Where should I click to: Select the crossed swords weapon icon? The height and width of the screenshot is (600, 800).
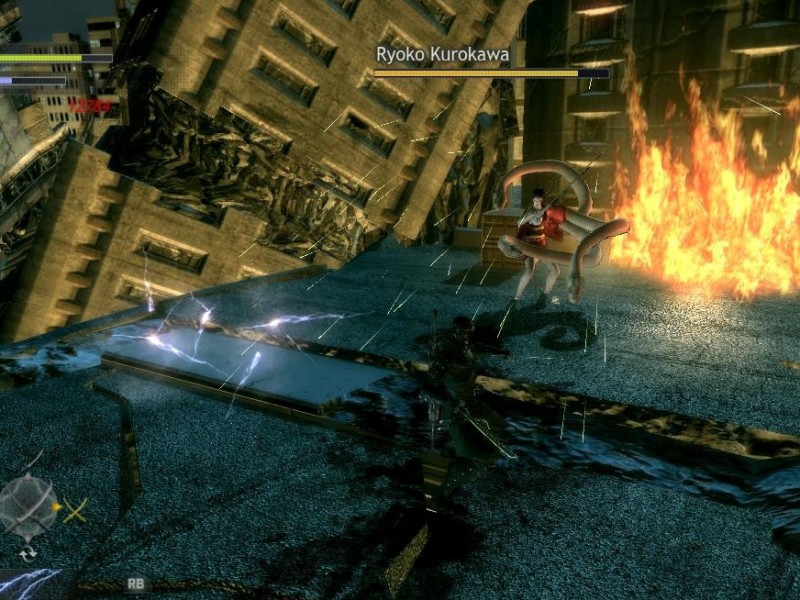click(x=76, y=510)
